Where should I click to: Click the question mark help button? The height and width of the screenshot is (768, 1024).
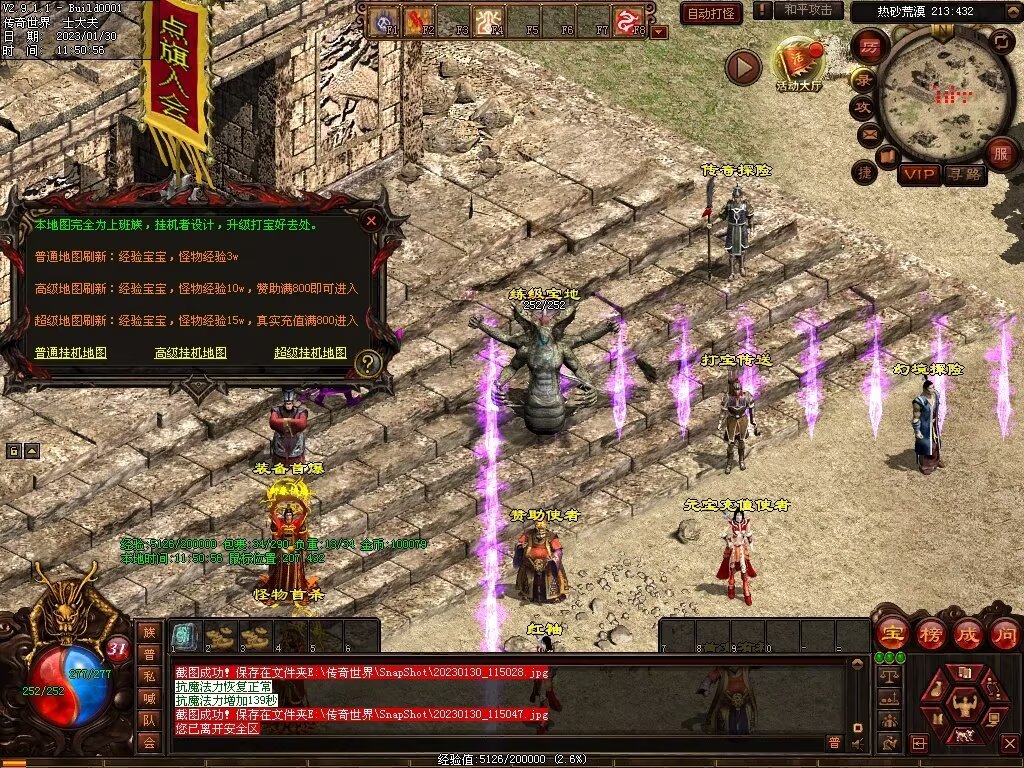pyautogui.click(x=367, y=364)
